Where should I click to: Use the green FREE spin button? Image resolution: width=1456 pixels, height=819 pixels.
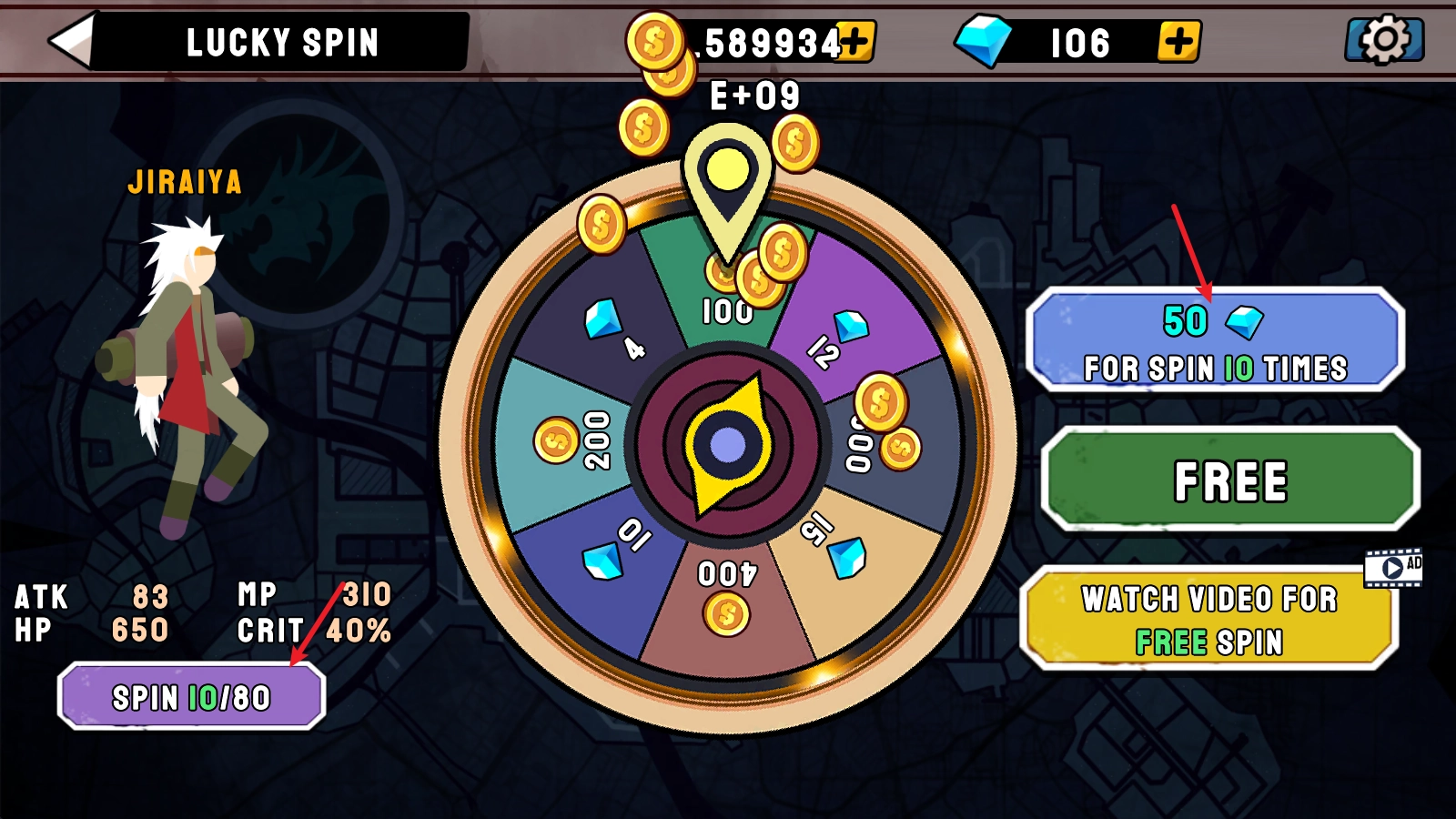pos(1230,480)
